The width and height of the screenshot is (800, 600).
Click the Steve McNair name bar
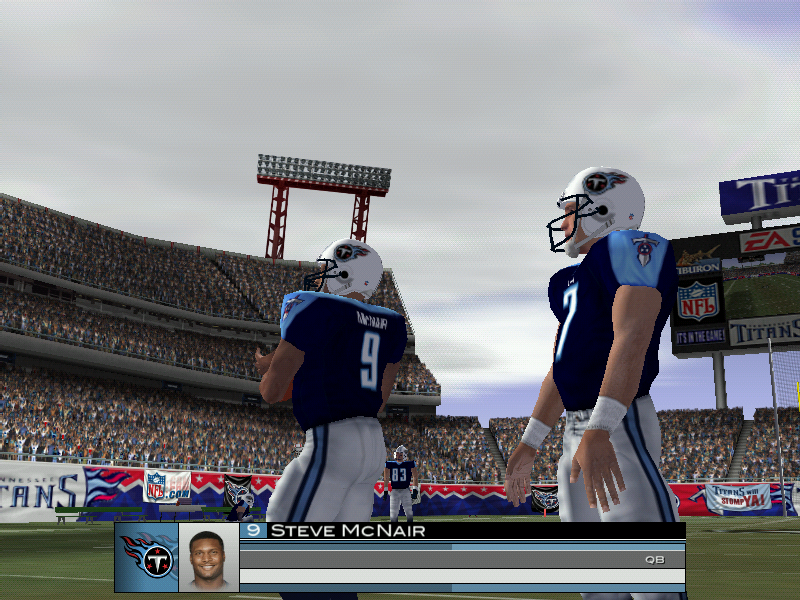click(460, 531)
